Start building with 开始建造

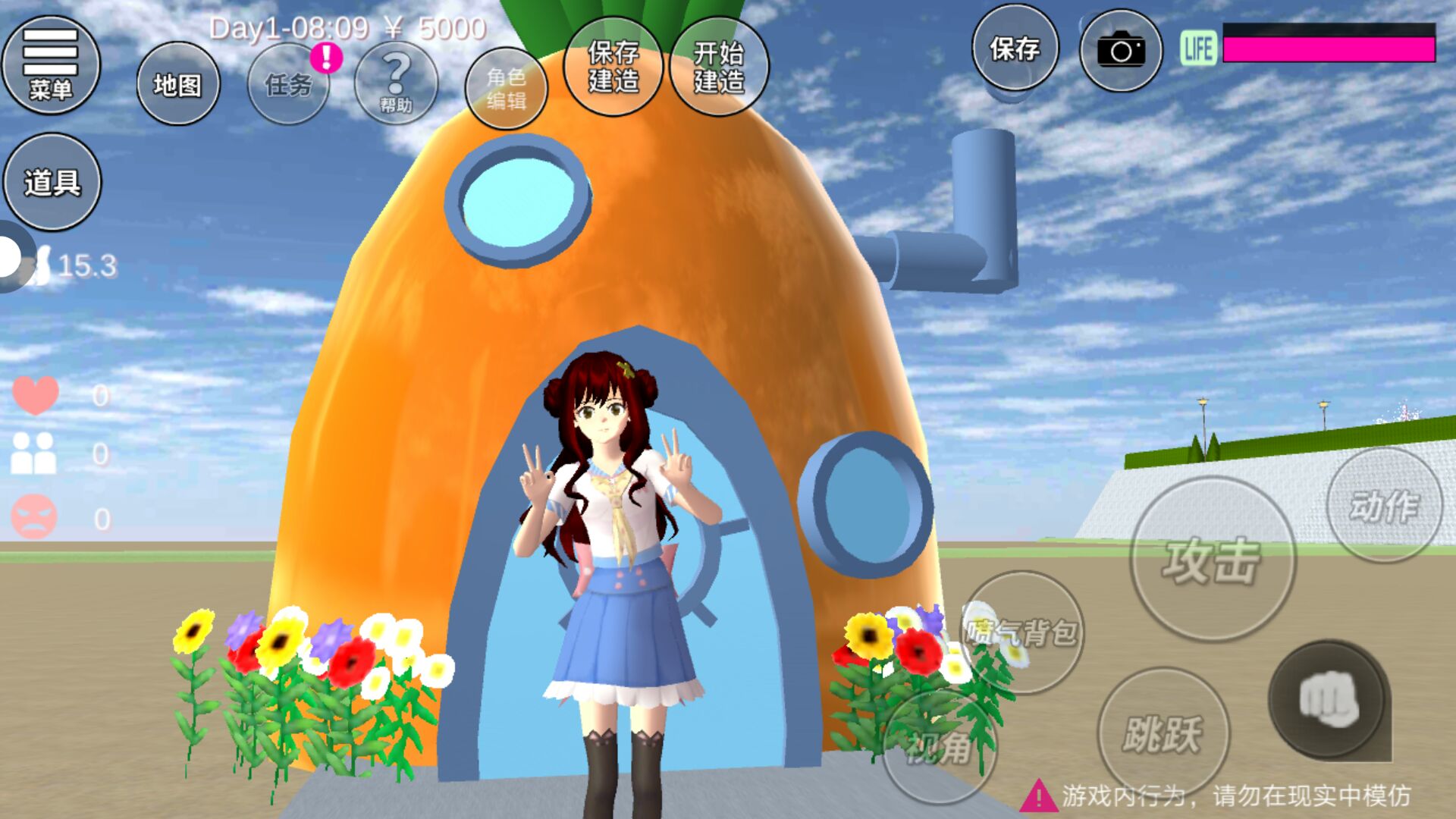[719, 67]
